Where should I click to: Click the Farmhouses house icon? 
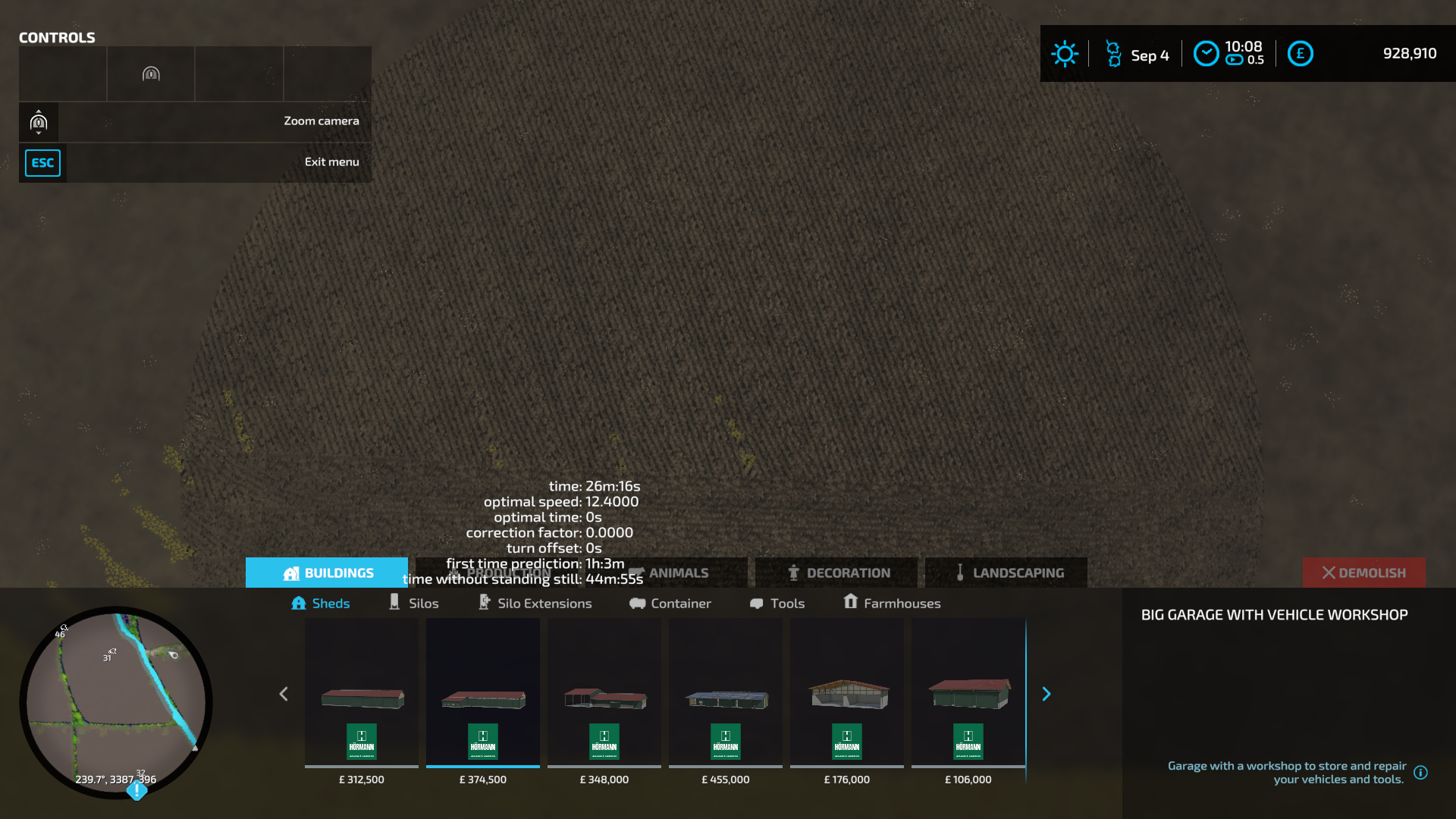pos(851,602)
